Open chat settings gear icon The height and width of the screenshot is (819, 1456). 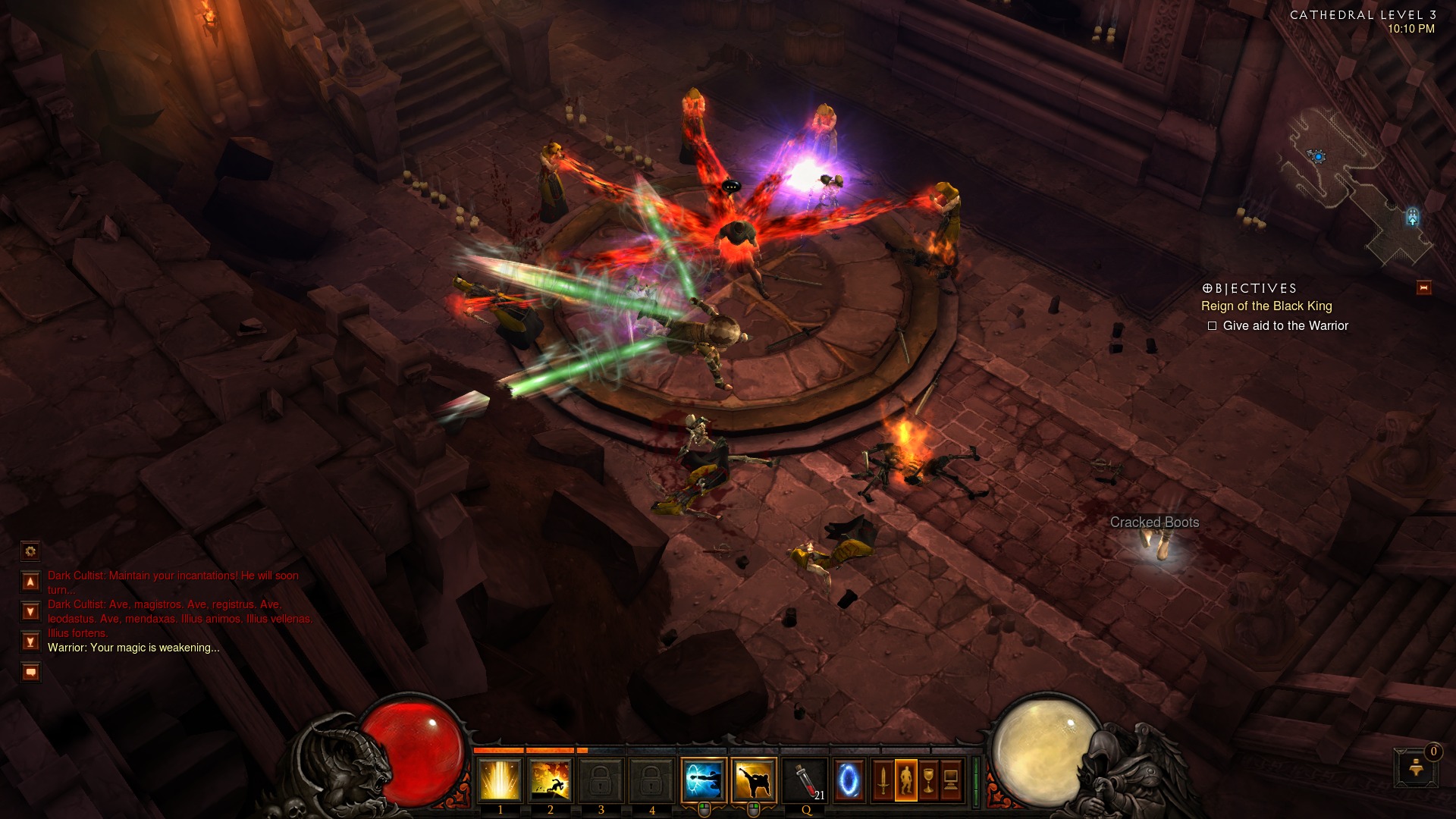coord(30,551)
